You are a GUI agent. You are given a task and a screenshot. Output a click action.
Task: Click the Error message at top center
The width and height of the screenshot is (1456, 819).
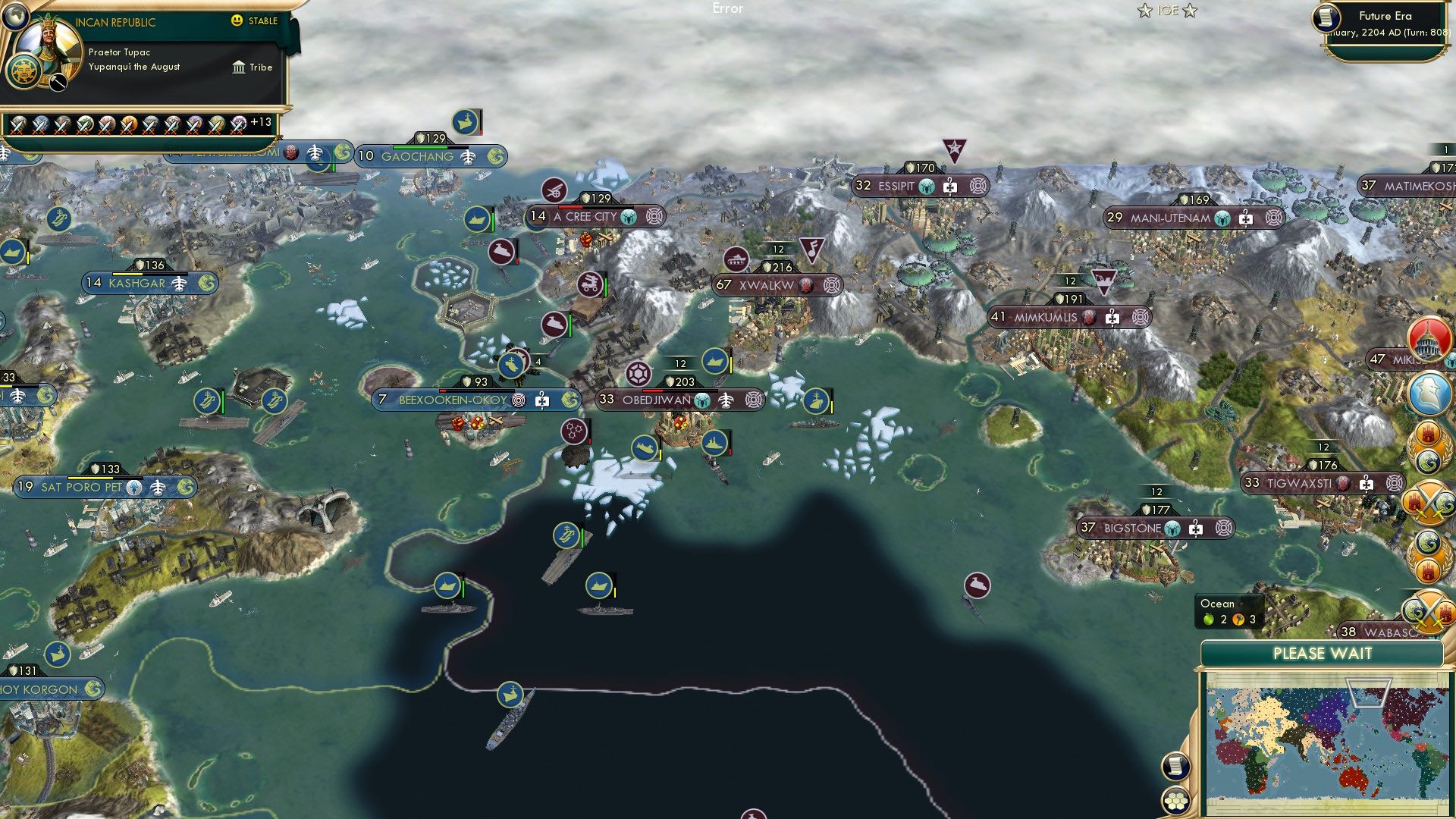727,9
